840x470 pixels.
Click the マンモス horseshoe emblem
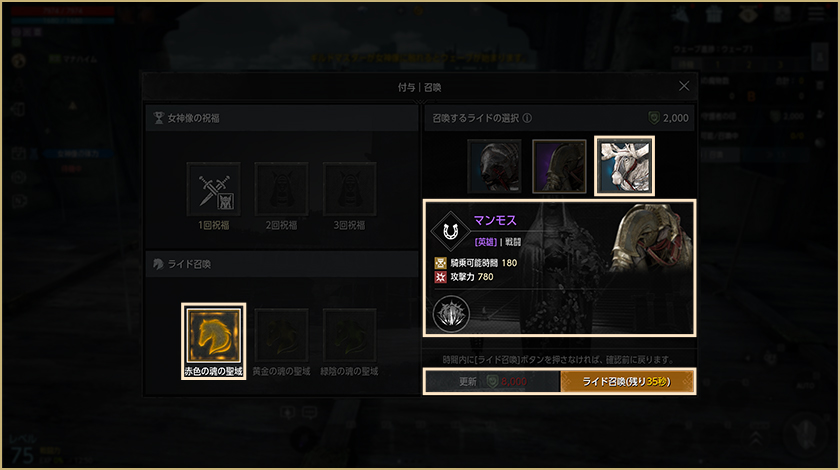452,231
